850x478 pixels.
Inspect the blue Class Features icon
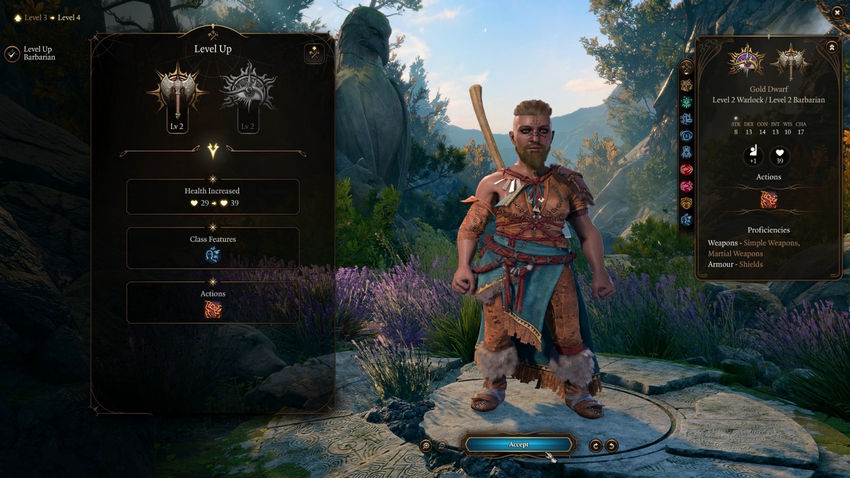coord(212,255)
